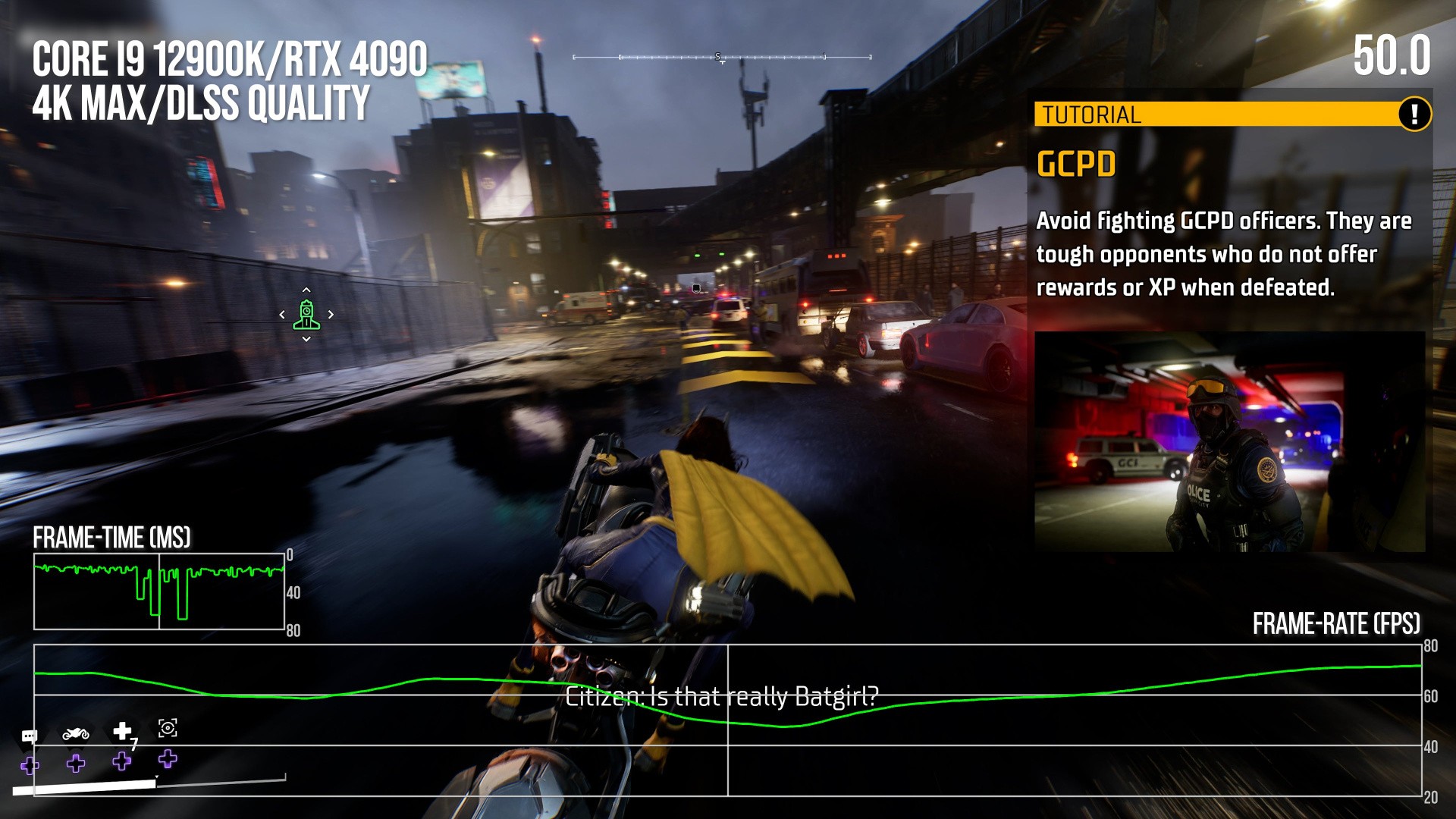Click the green objective waypoint marker
This screenshot has width=1456, height=819.
click(x=306, y=315)
